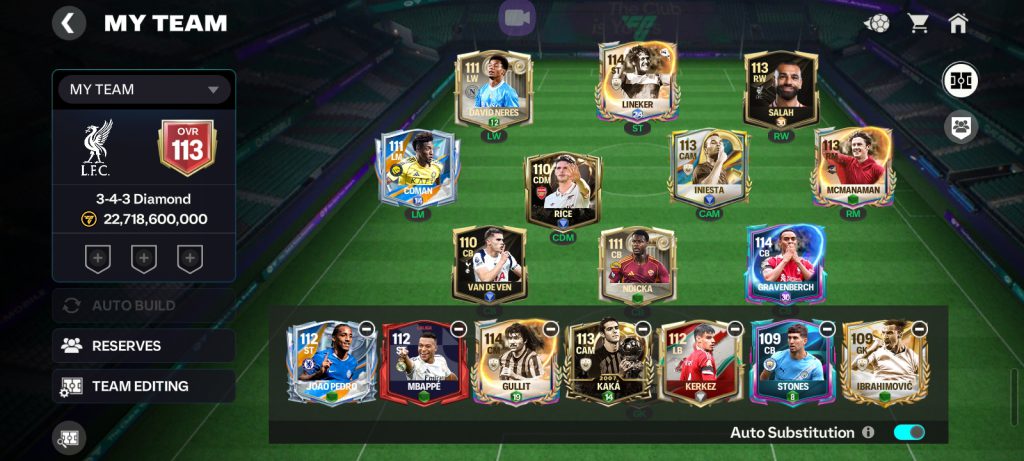Open the MY TEAM dropdown
The image size is (1024, 461).
144,89
